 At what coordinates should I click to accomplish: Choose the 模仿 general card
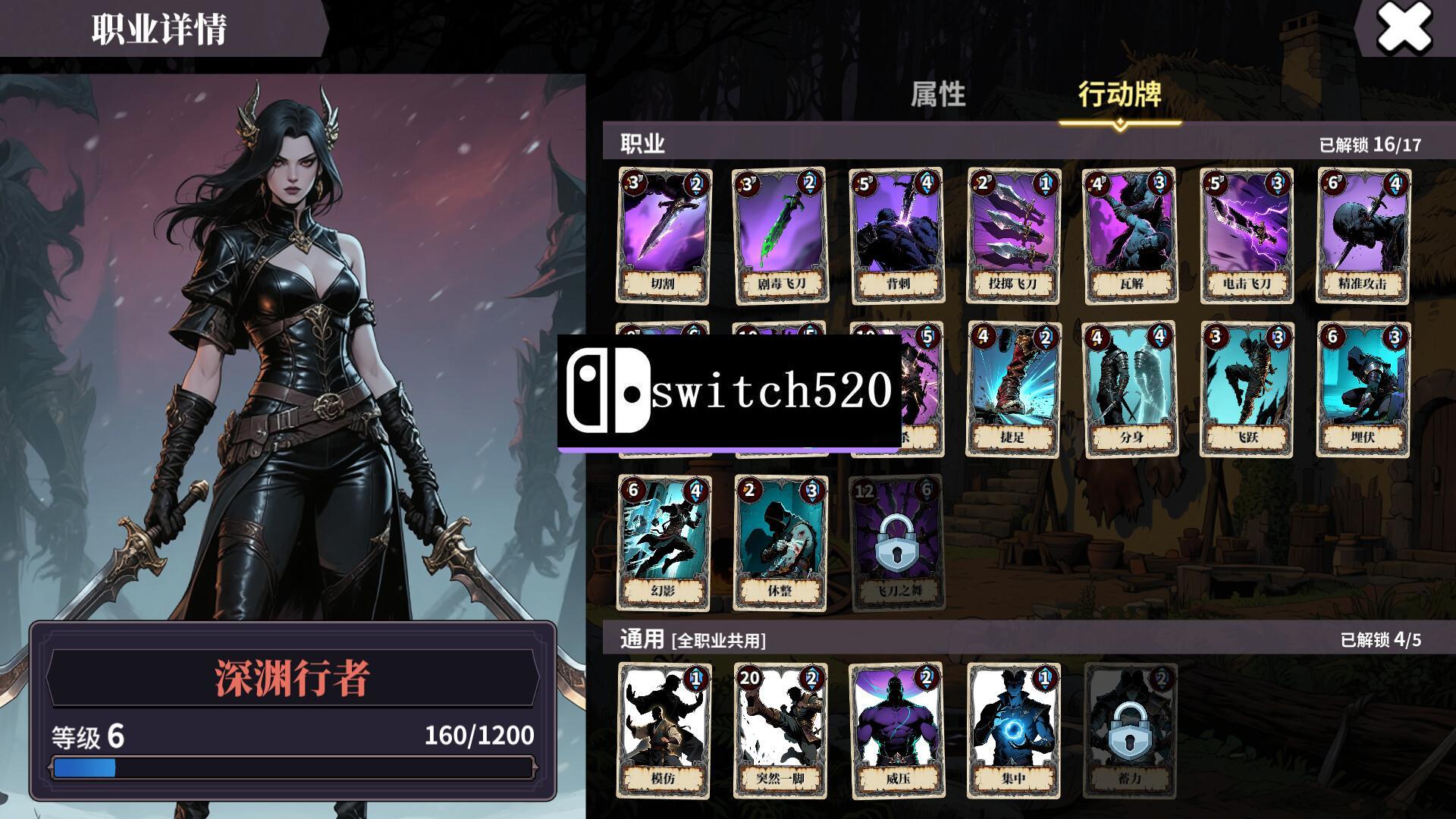tap(664, 730)
